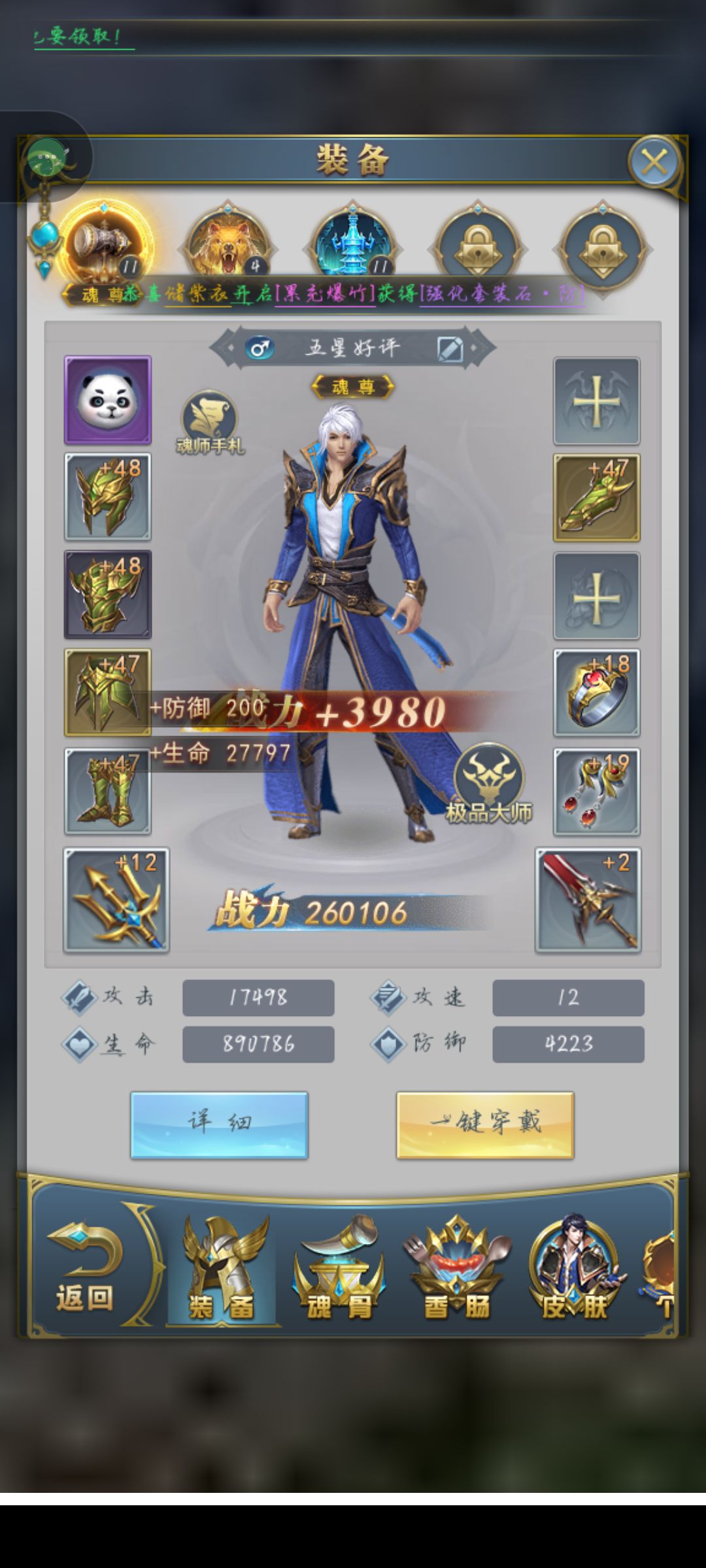The height and width of the screenshot is (1568, 706).
Task: Select the green bracer +47 slot
Action: [x=596, y=498]
